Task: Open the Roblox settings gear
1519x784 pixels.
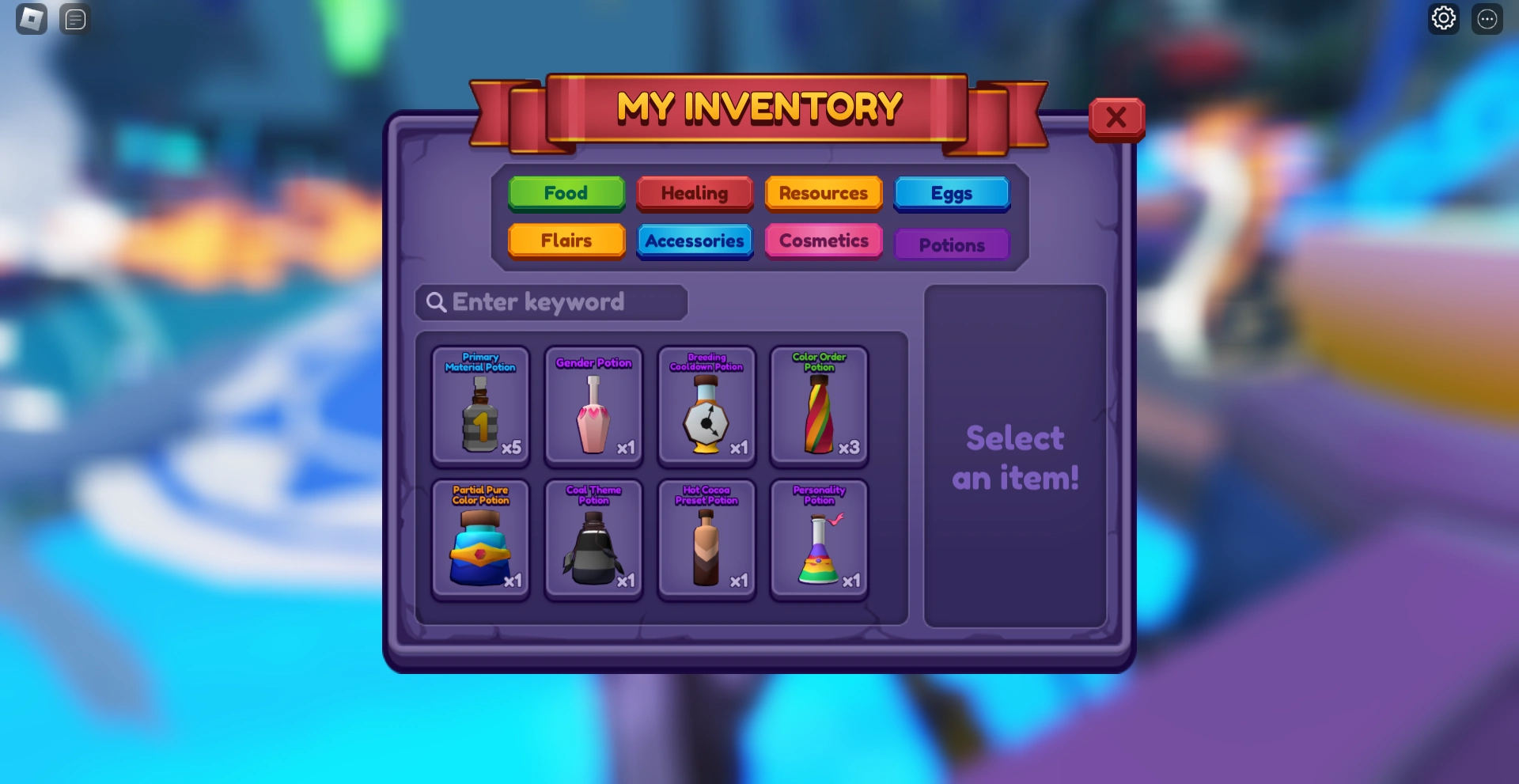Action: point(1443,18)
